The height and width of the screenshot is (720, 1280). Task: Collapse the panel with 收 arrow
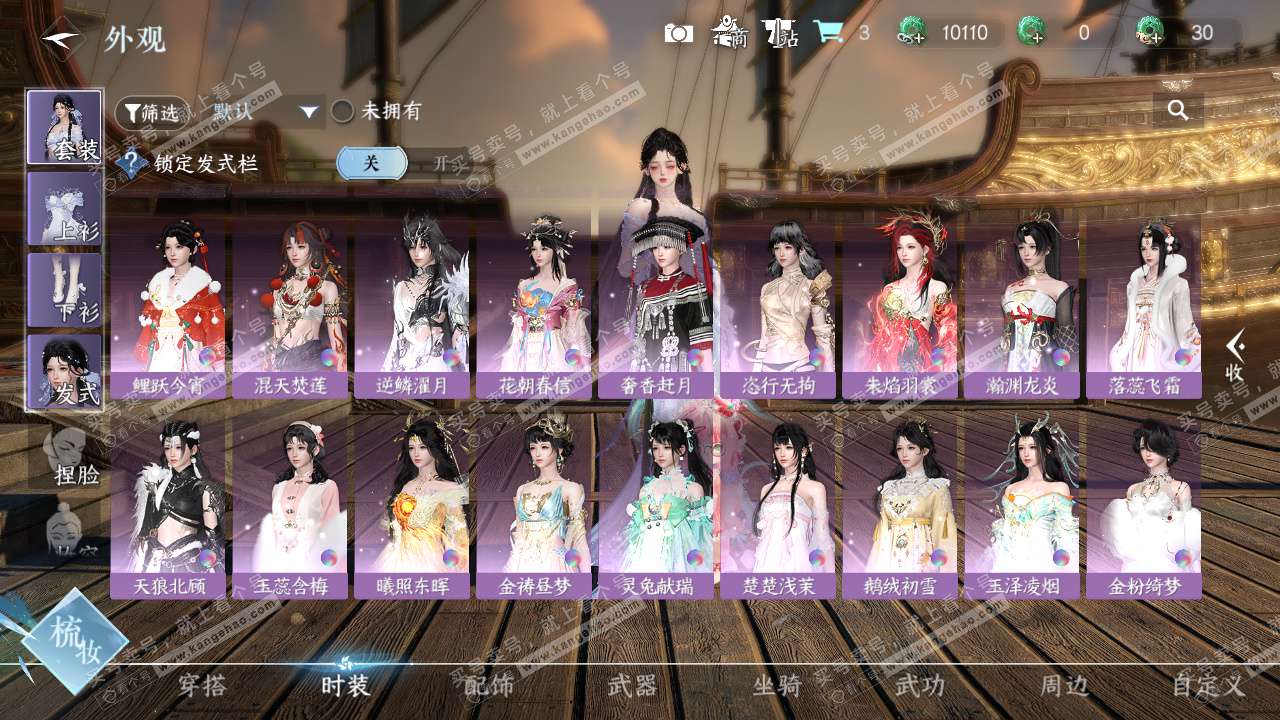click(1235, 355)
